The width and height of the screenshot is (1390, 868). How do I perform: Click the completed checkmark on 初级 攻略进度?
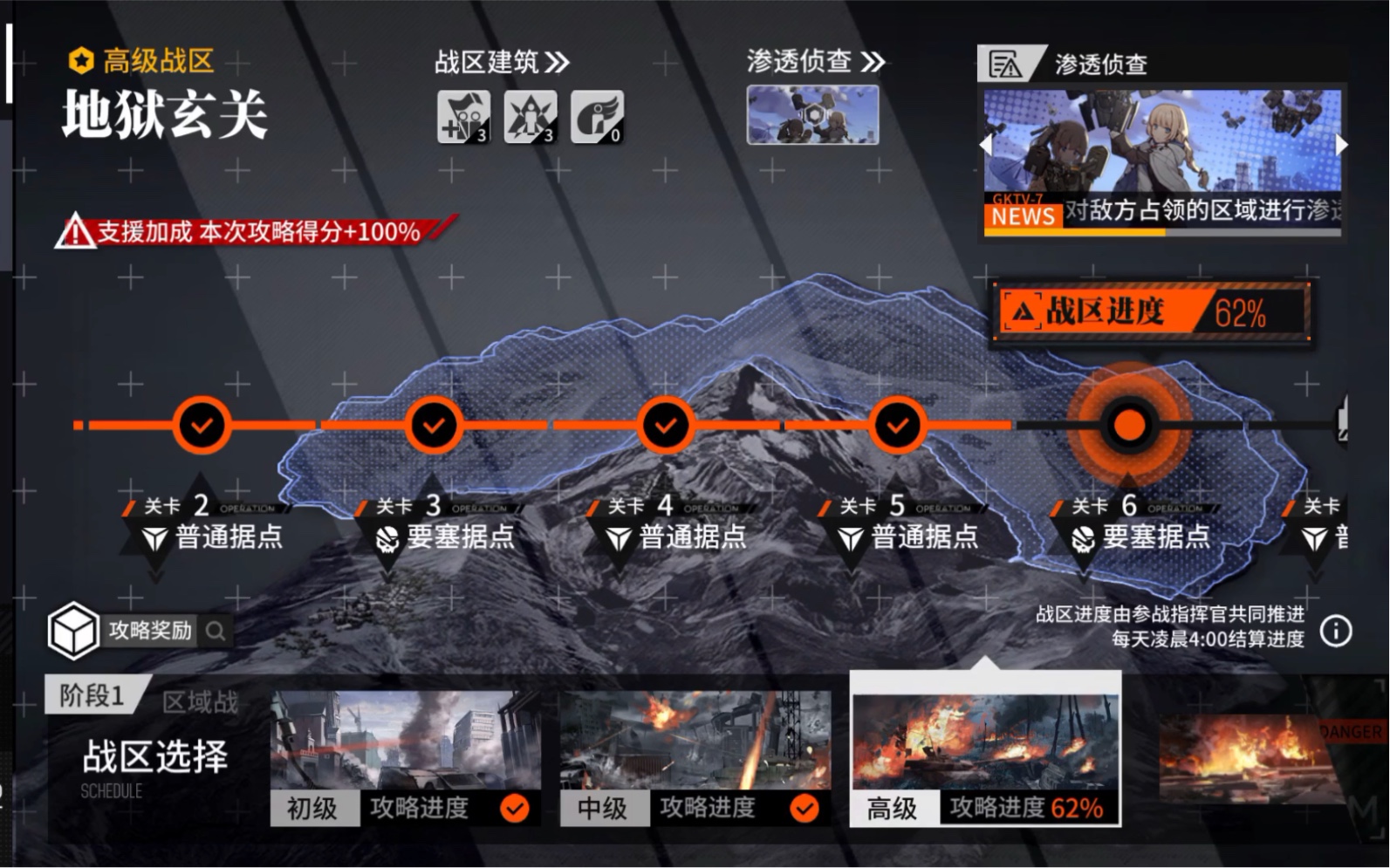(x=517, y=808)
